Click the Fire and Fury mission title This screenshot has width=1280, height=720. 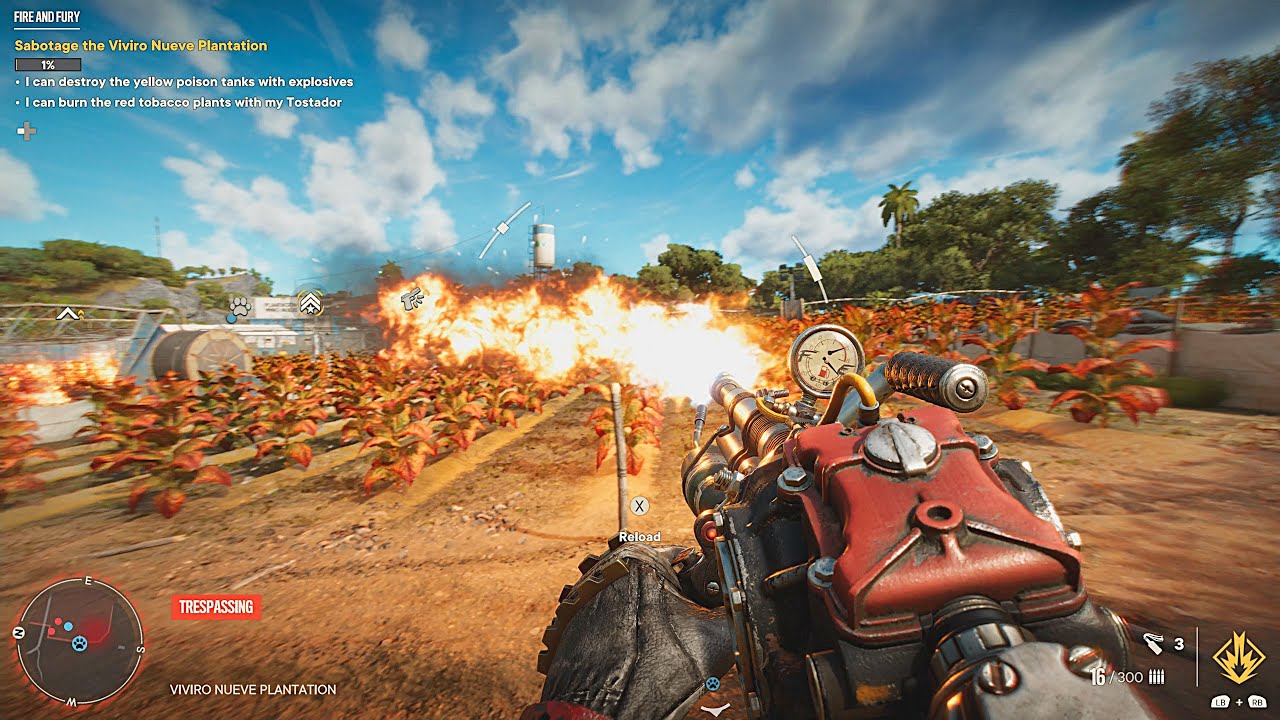(47, 17)
